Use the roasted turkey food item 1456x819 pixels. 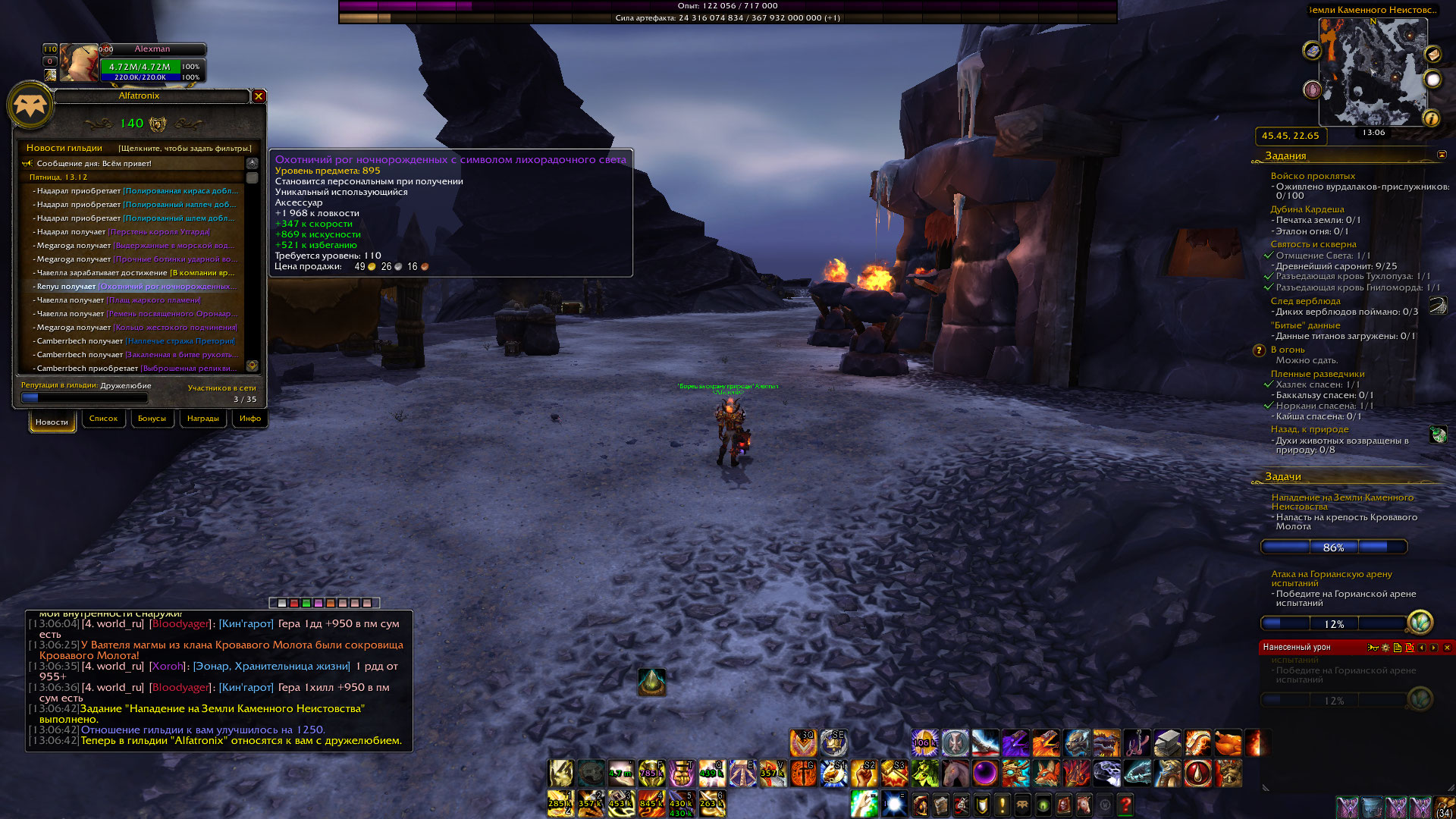click(1228, 743)
